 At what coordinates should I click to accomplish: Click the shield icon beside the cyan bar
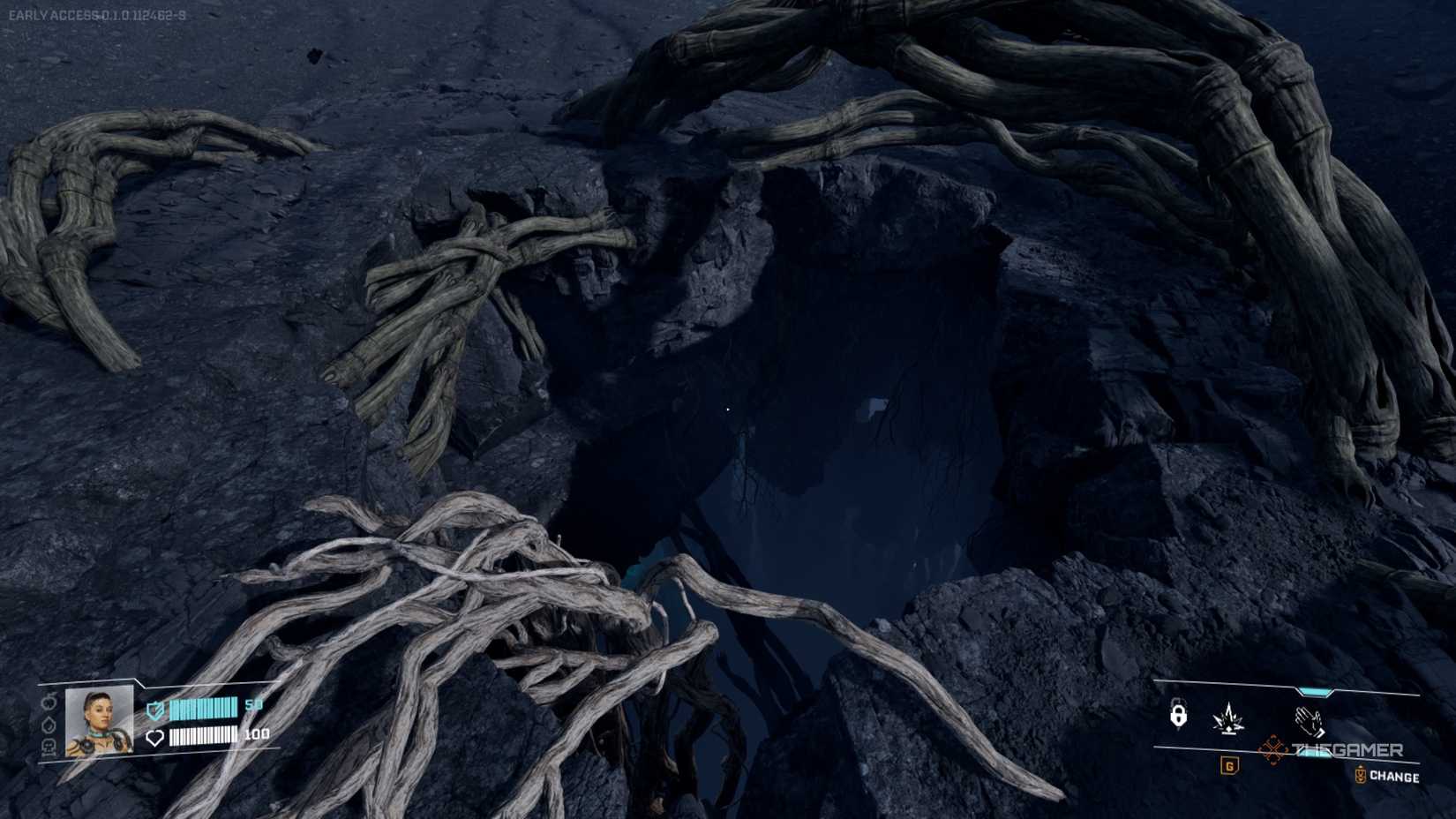point(155,710)
